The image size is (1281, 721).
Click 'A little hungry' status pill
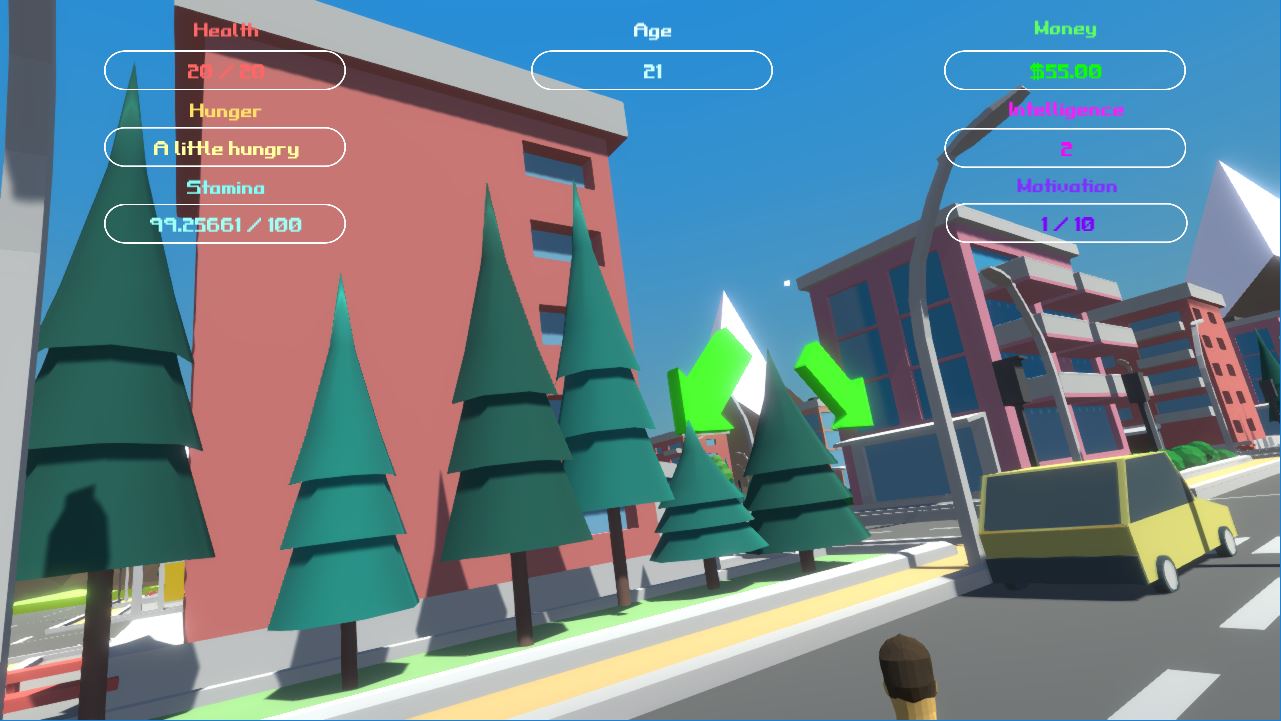224,147
